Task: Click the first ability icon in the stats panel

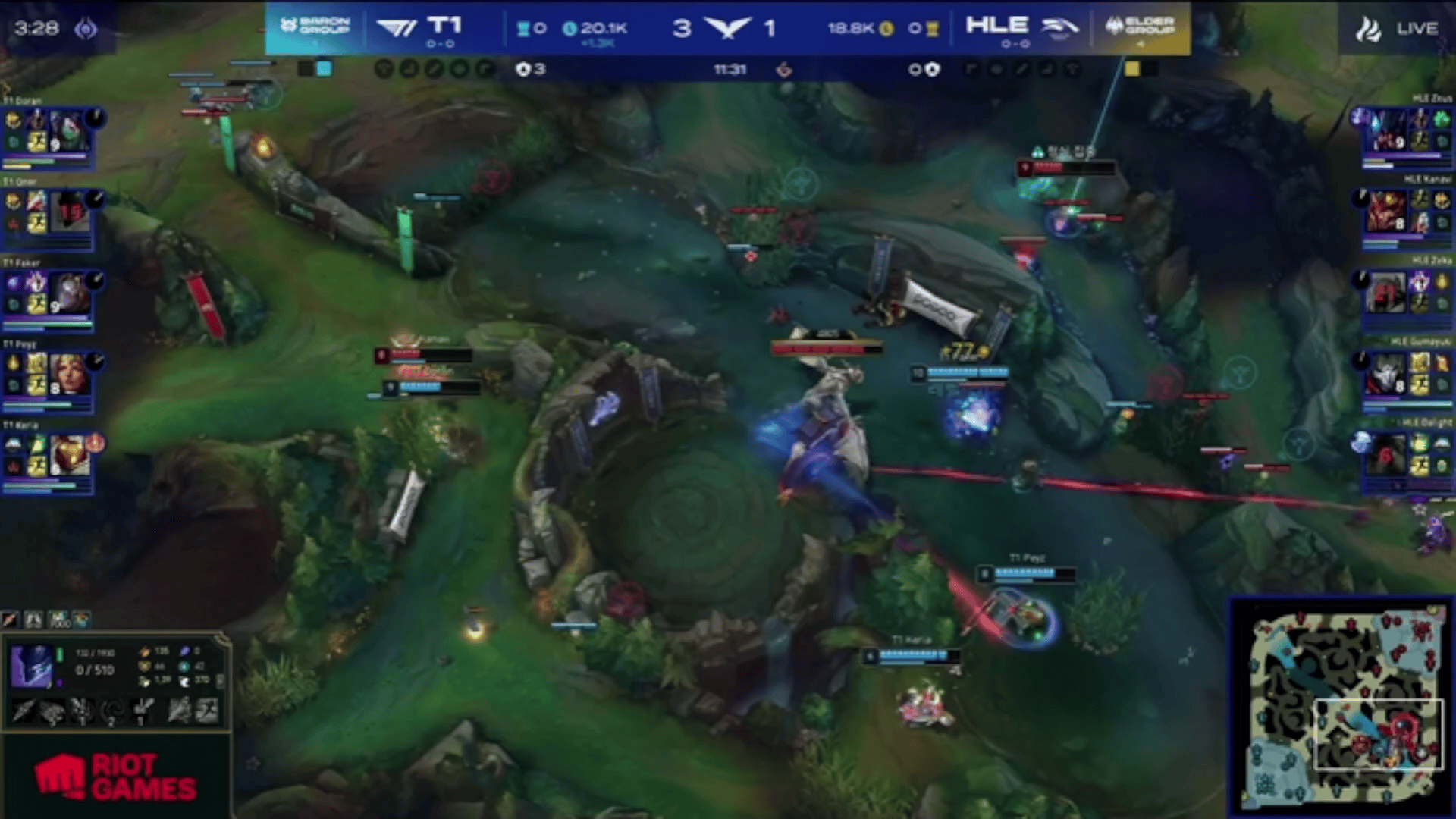Action: pyautogui.click(x=23, y=711)
